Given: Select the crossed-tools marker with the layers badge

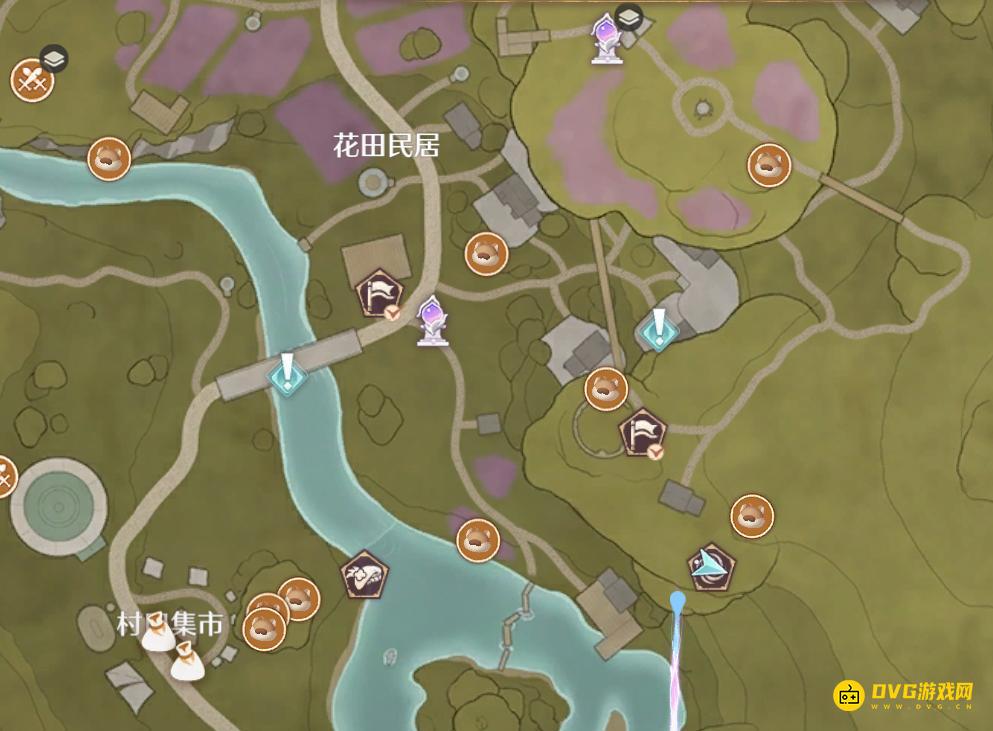Looking at the screenshot, I should click(32, 80).
